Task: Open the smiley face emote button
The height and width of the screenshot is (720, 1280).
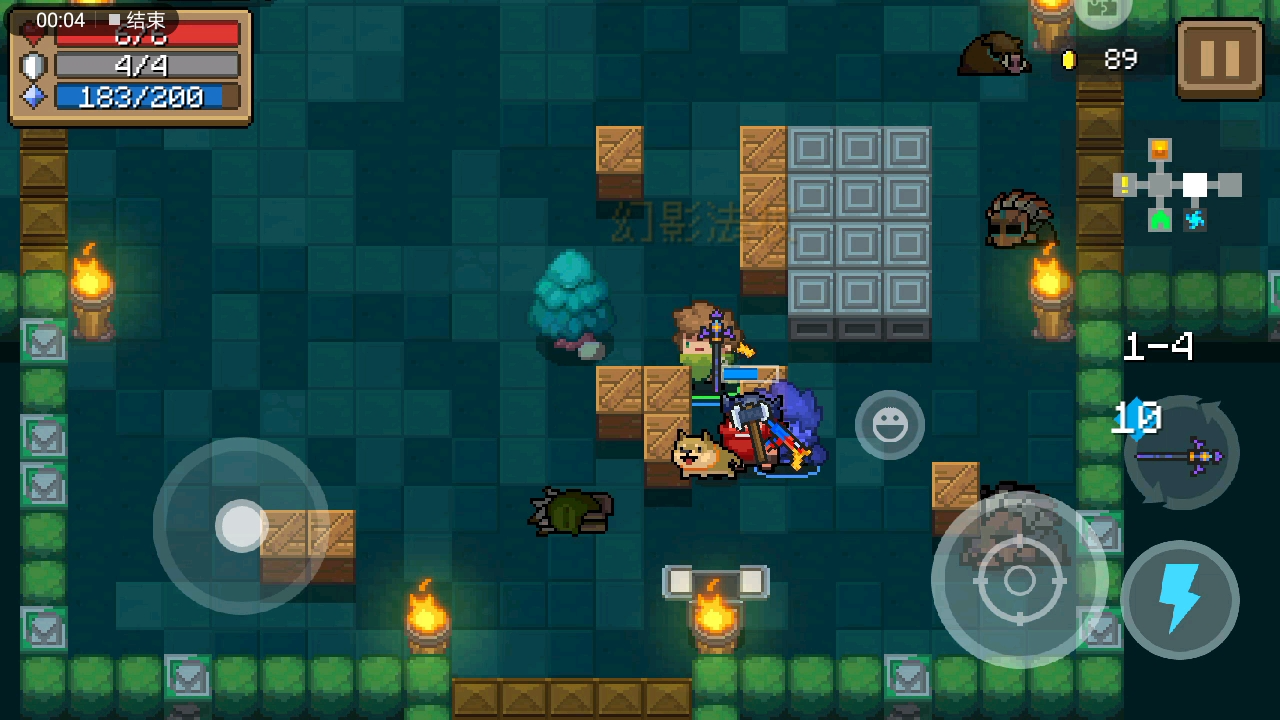Action: tap(889, 425)
